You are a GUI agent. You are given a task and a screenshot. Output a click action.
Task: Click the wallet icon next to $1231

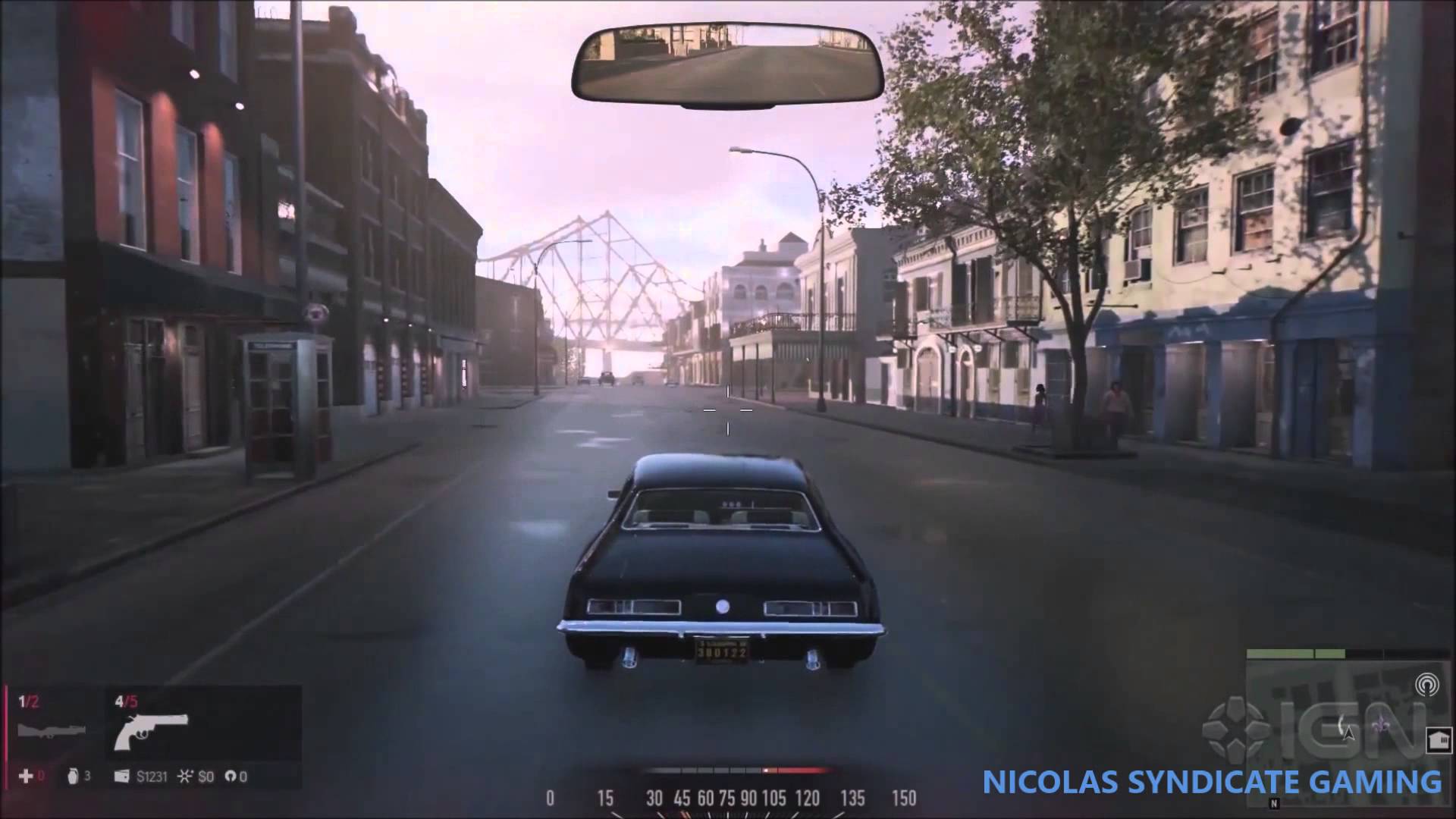[x=121, y=777]
